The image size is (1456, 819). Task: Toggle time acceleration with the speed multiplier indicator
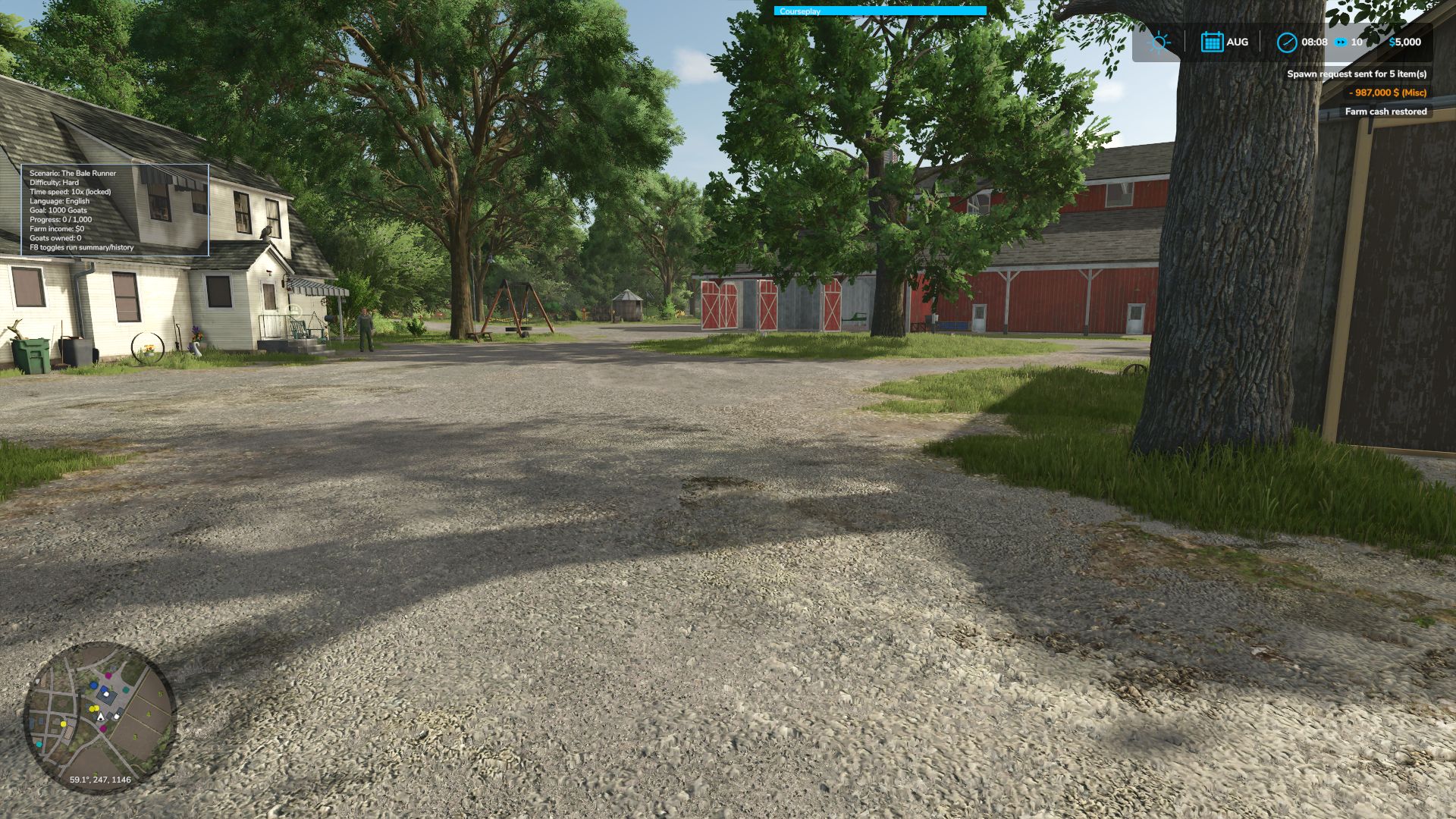[x=1357, y=43]
